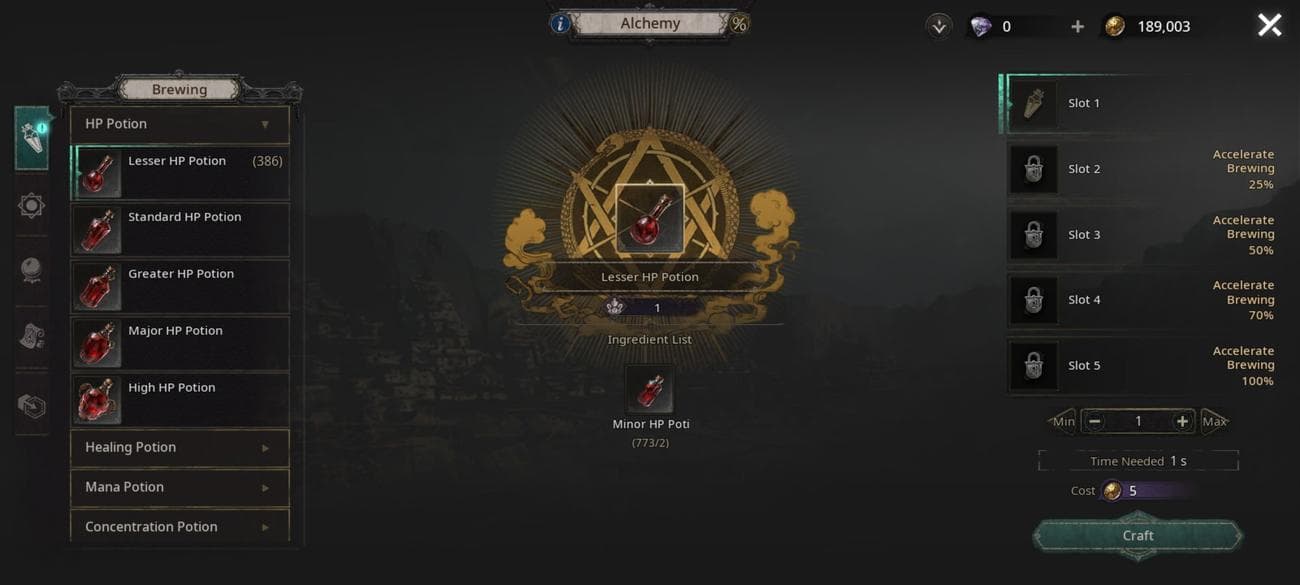Open the Alchemy info icon
1300x585 pixels.
click(560, 24)
